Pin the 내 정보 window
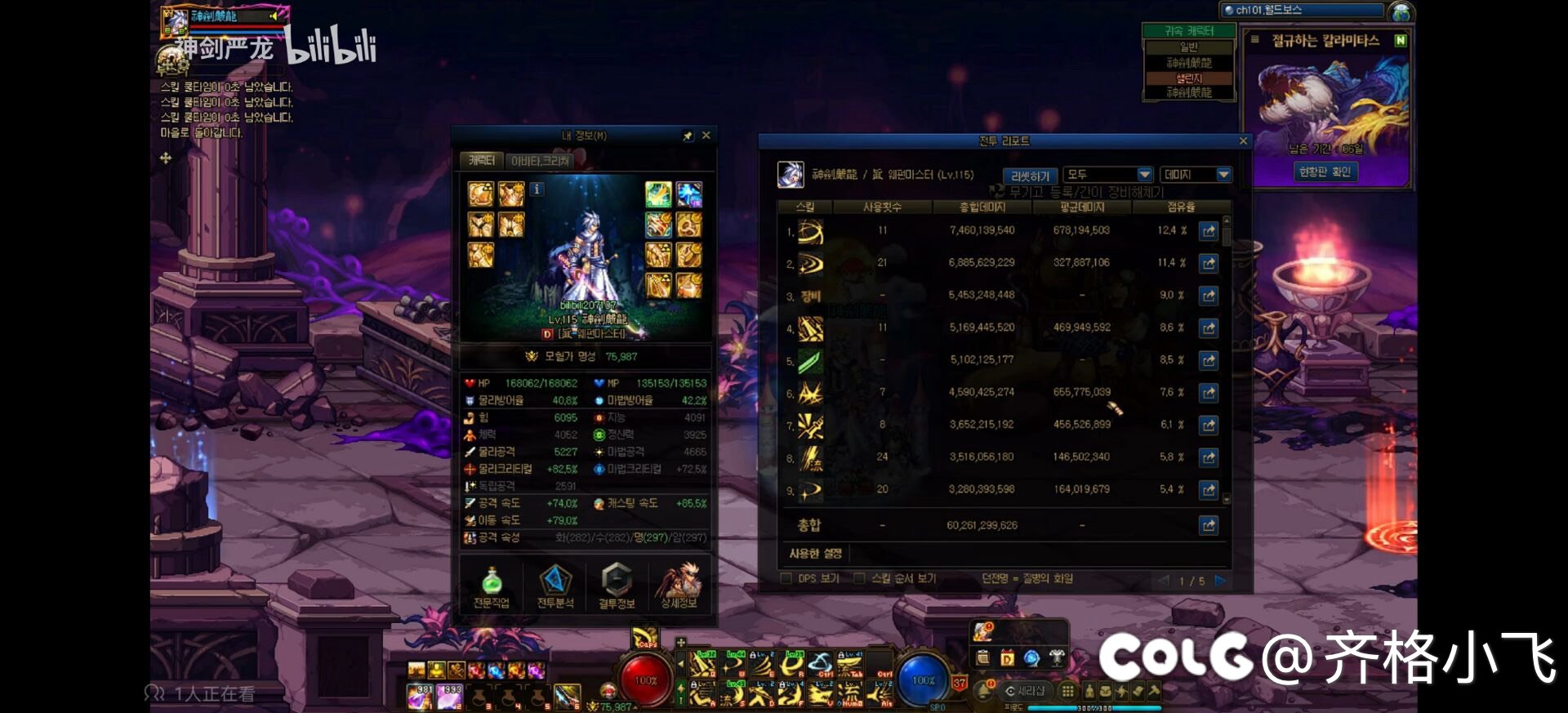 [688, 136]
